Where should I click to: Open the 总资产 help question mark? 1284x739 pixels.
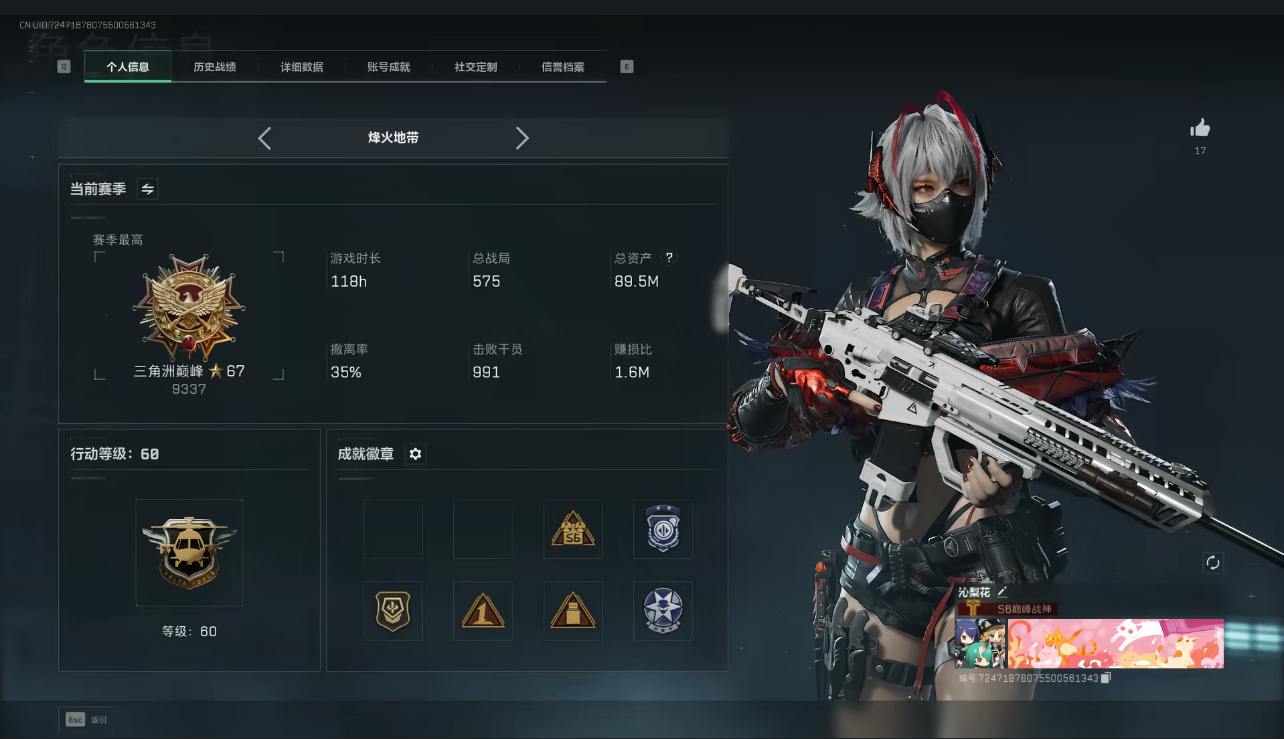668,256
